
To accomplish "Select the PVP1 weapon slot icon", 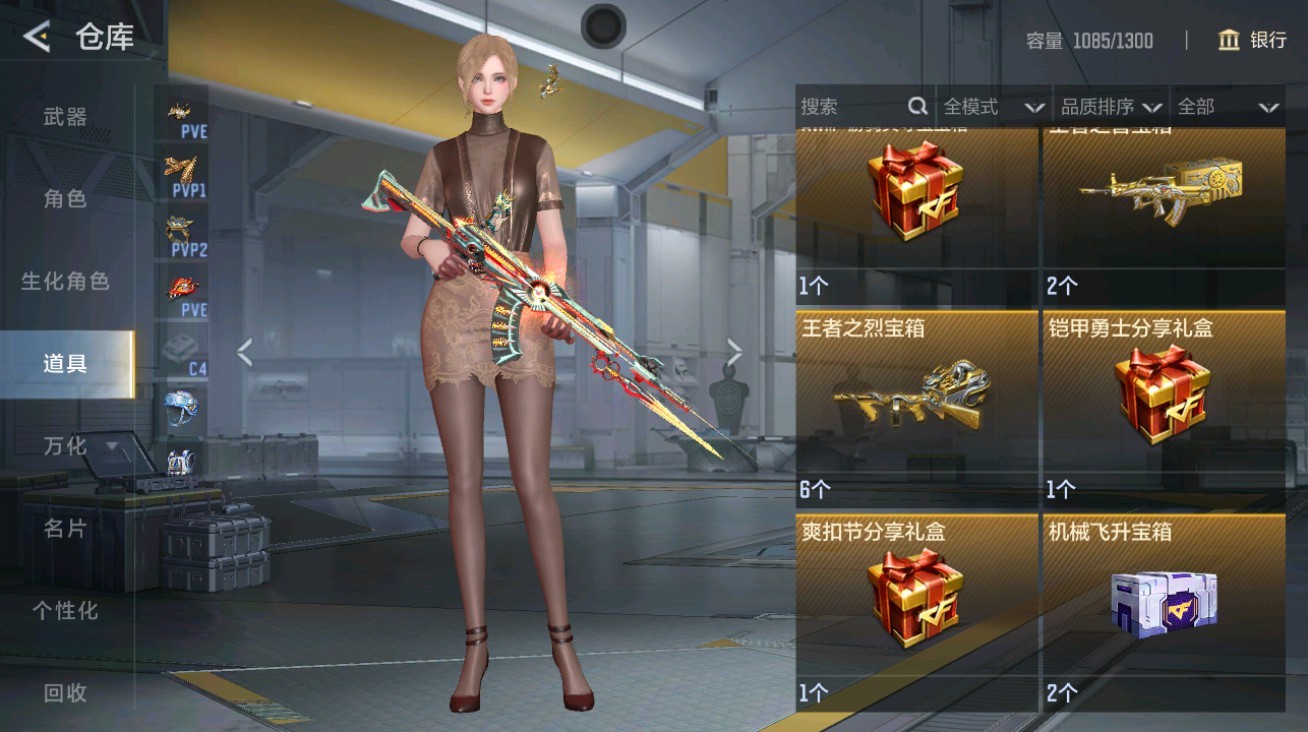I will tap(180, 170).
